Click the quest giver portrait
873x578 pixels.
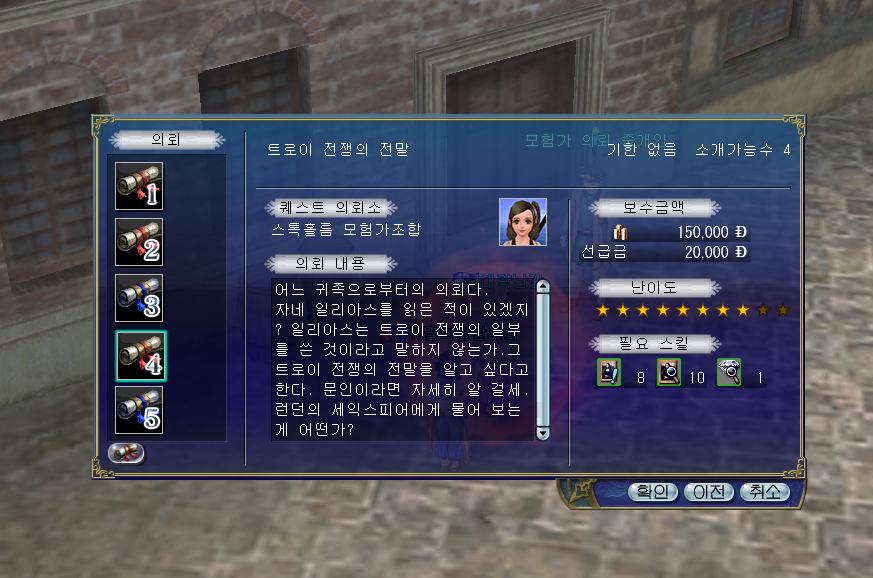(523, 222)
